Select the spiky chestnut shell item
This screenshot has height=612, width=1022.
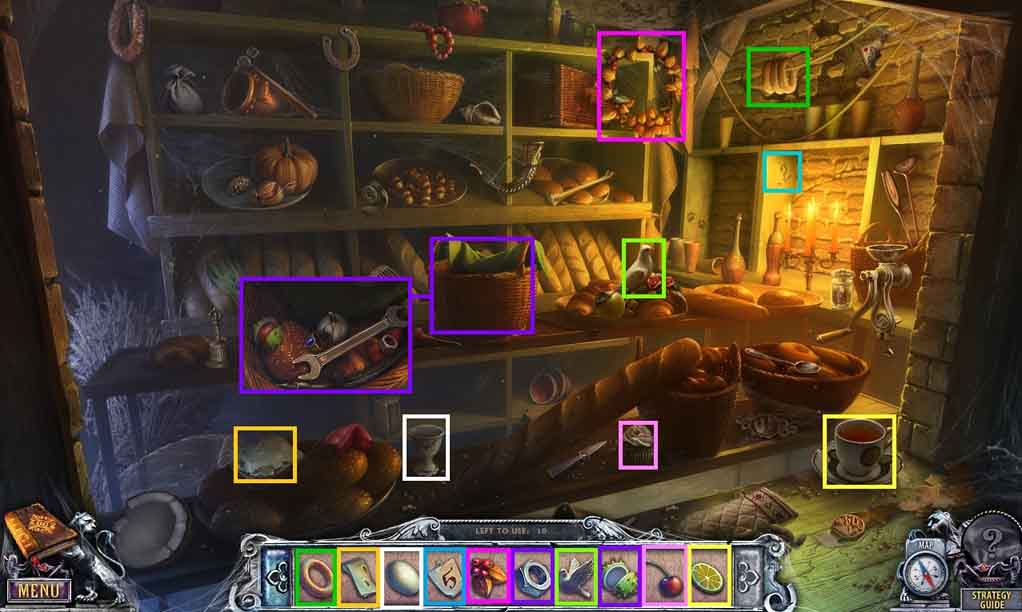618,576
